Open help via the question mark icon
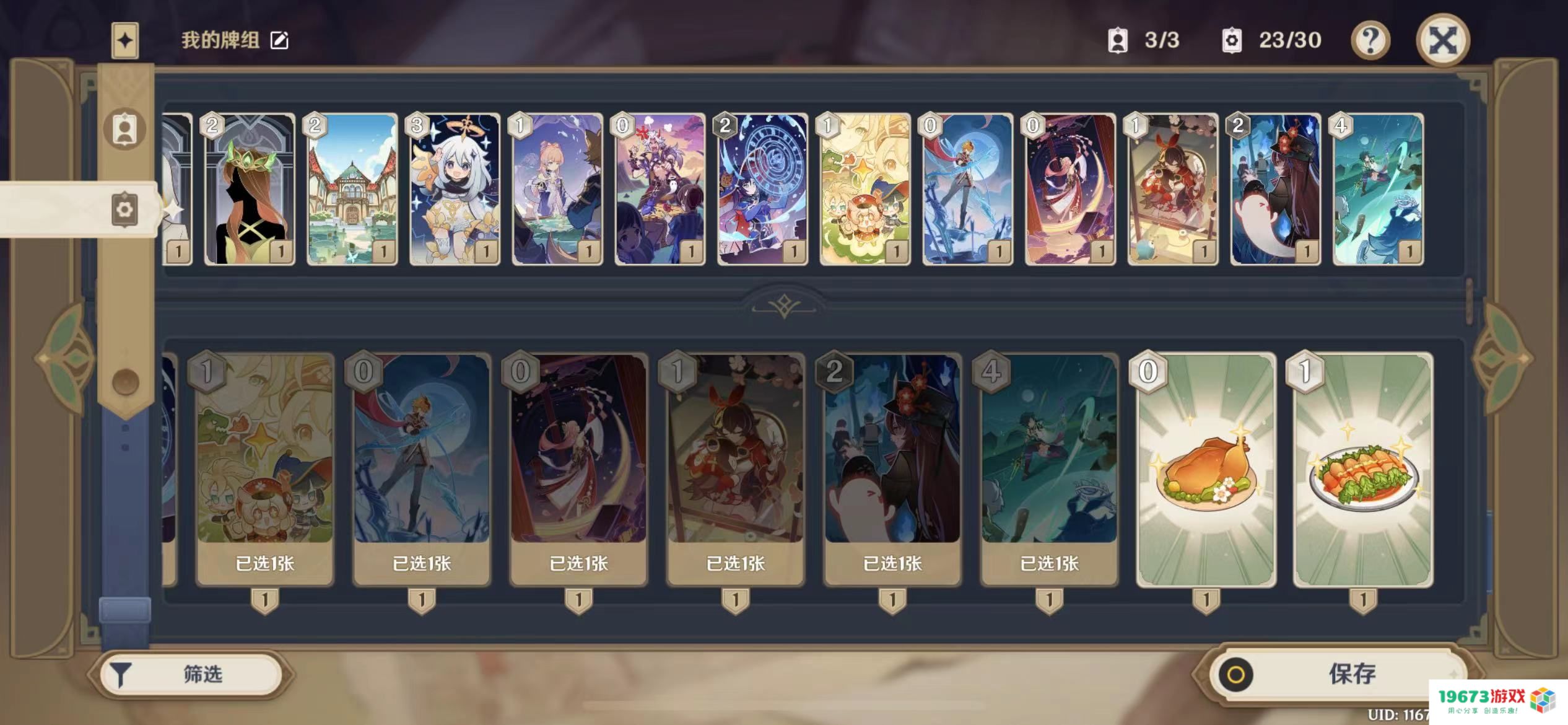This screenshot has height=725, width=1568. pyautogui.click(x=1371, y=40)
